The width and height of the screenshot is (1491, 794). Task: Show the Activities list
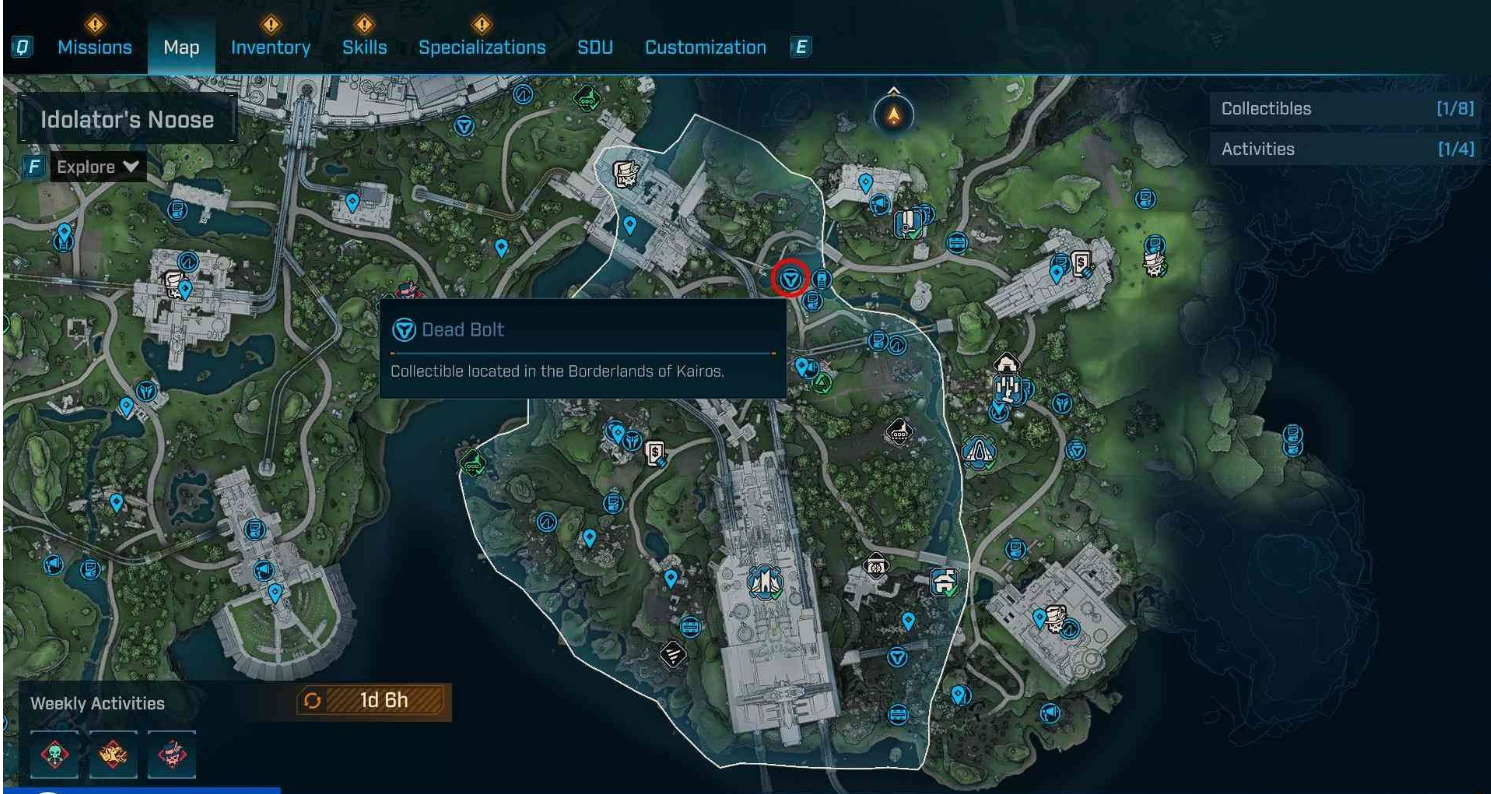coord(1347,149)
